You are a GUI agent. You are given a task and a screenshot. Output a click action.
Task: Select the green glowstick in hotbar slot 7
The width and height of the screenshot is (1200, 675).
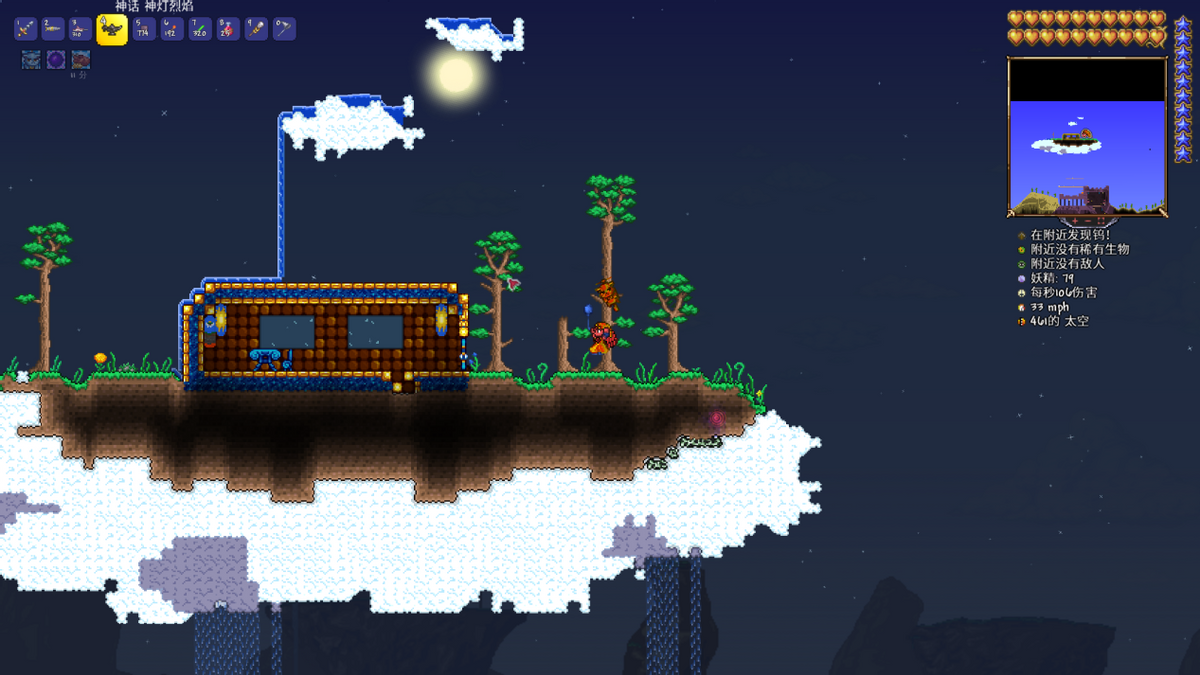[199, 29]
